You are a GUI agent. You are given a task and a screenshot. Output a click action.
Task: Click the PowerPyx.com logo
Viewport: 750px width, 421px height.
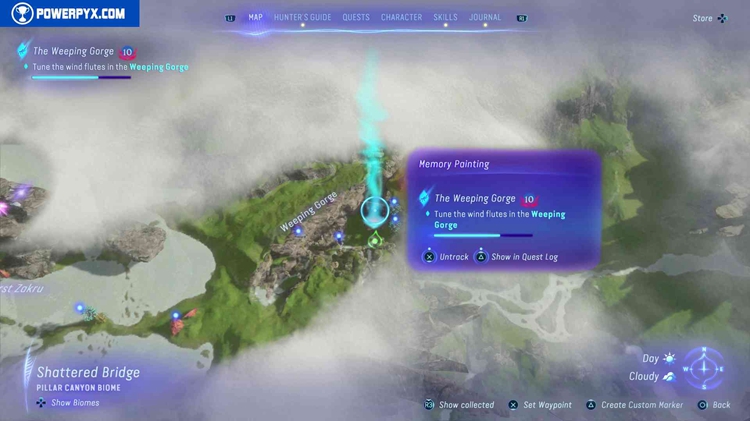click(x=70, y=13)
